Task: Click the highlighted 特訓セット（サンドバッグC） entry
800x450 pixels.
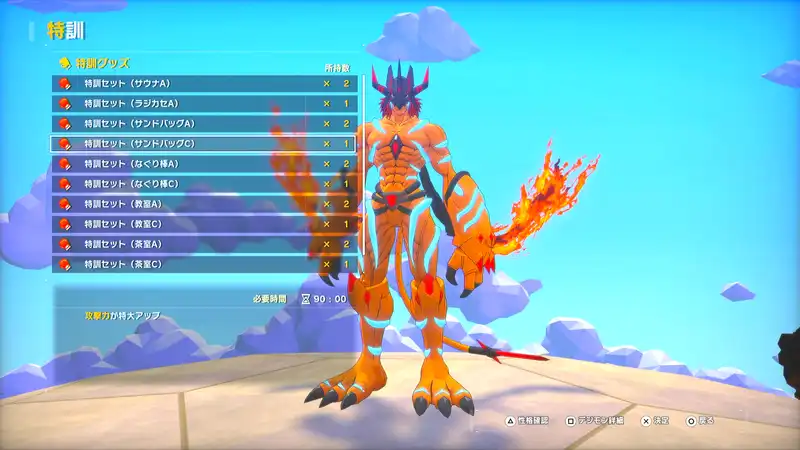Action: (200, 143)
